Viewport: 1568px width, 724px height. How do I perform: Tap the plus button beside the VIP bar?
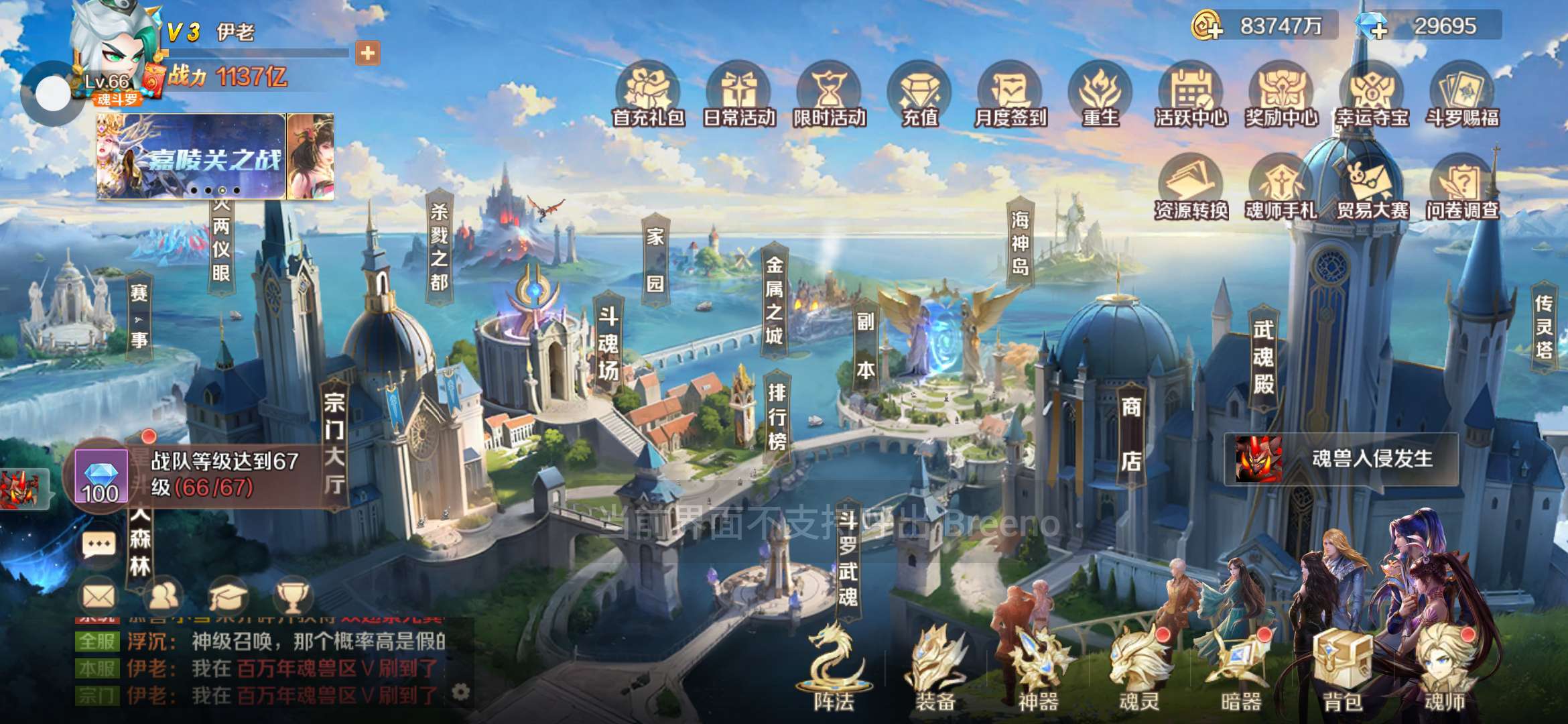pyautogui.click(x=368, y=53)
